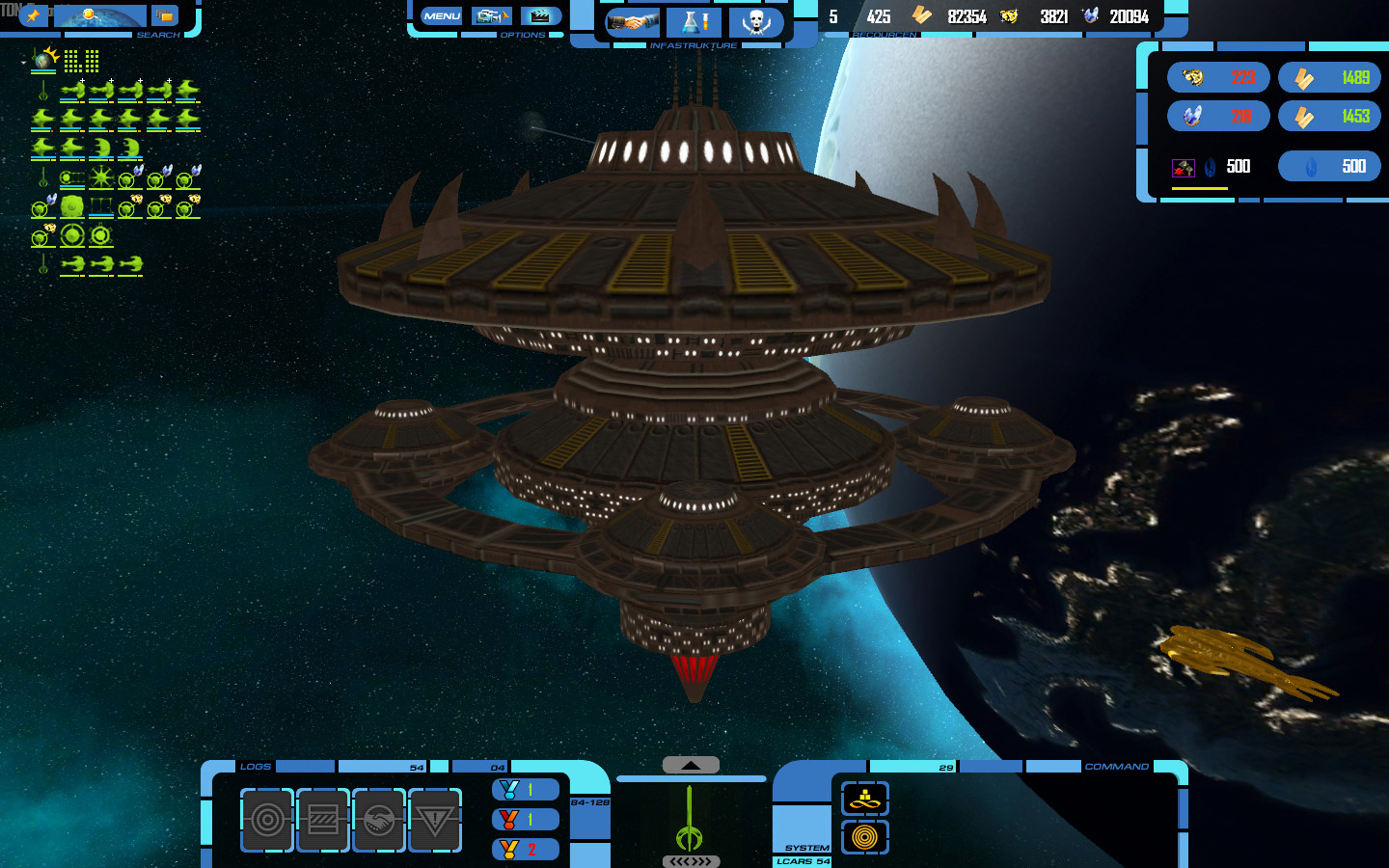Open the handshake log button
1389x868 pixels.
[379, 820]
